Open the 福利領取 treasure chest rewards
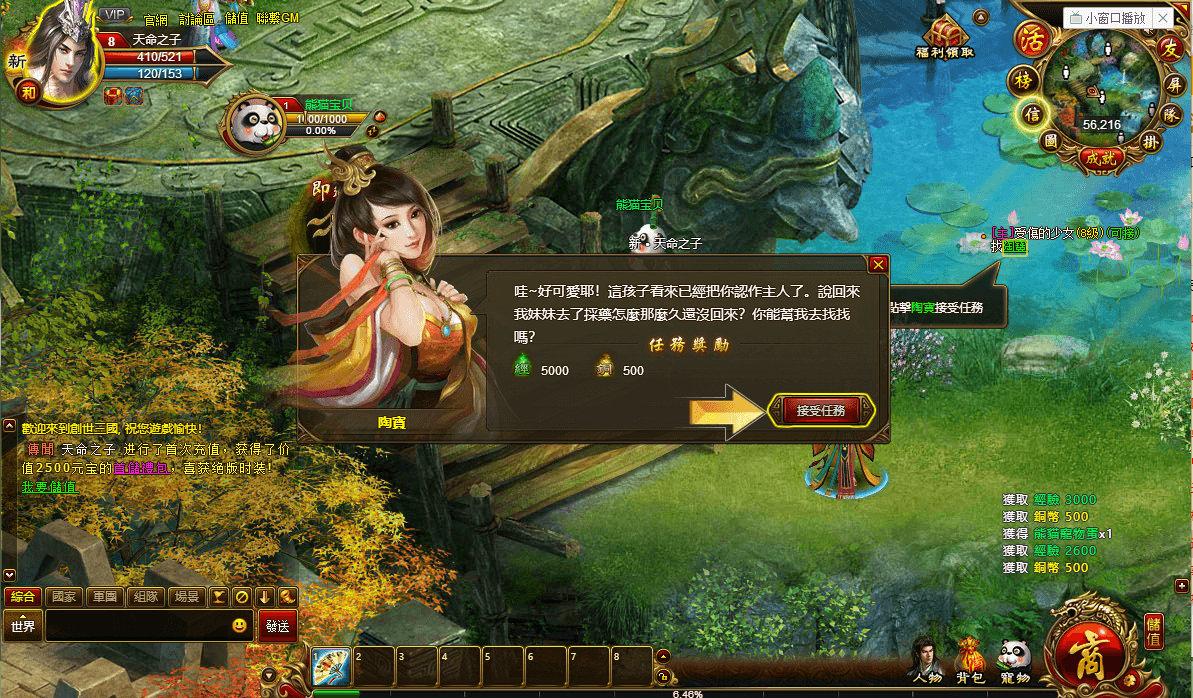Image resolution: width=1193 pixels, height=698 pixels. click(x=944, y=37)
